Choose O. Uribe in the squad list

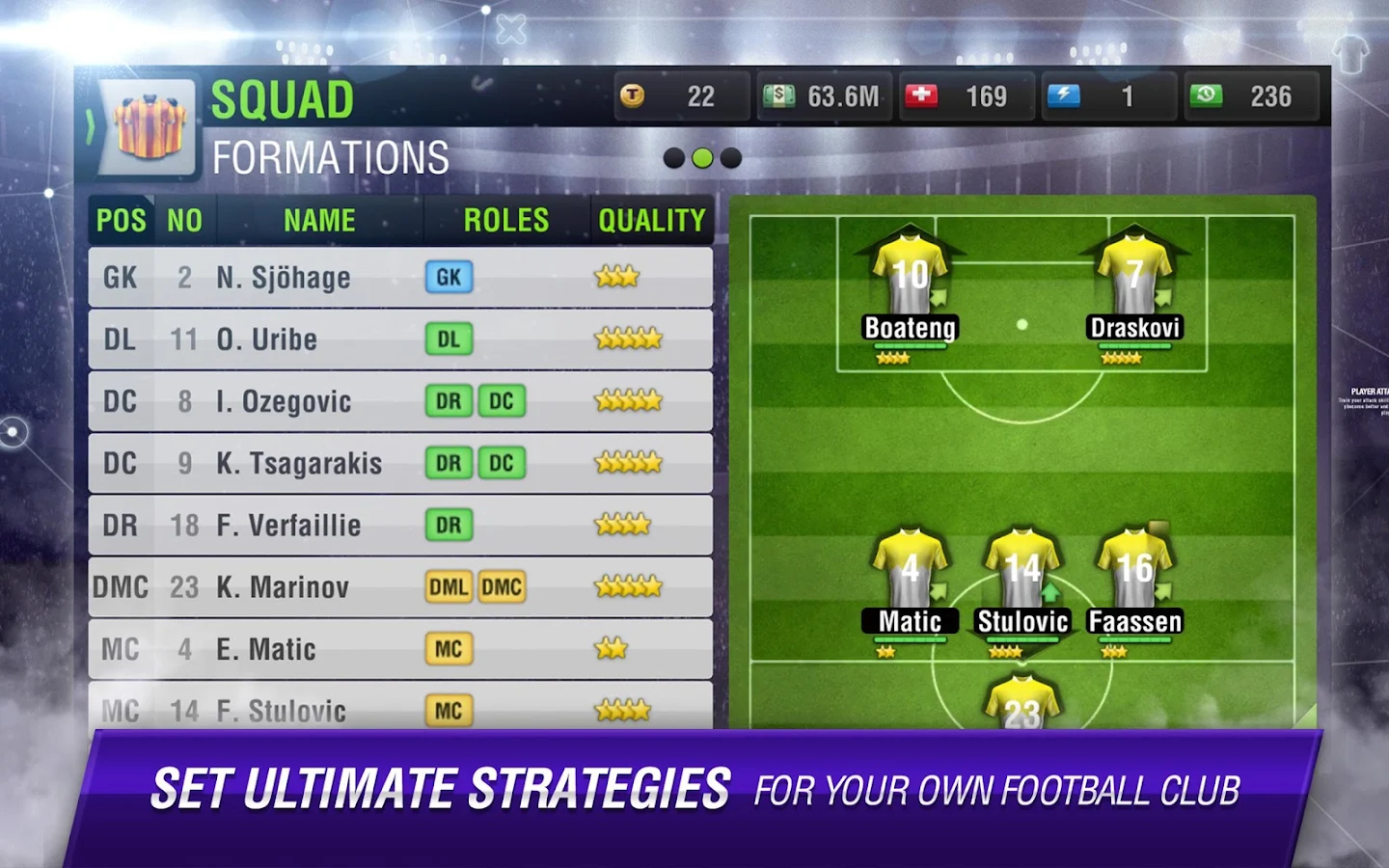399,339
